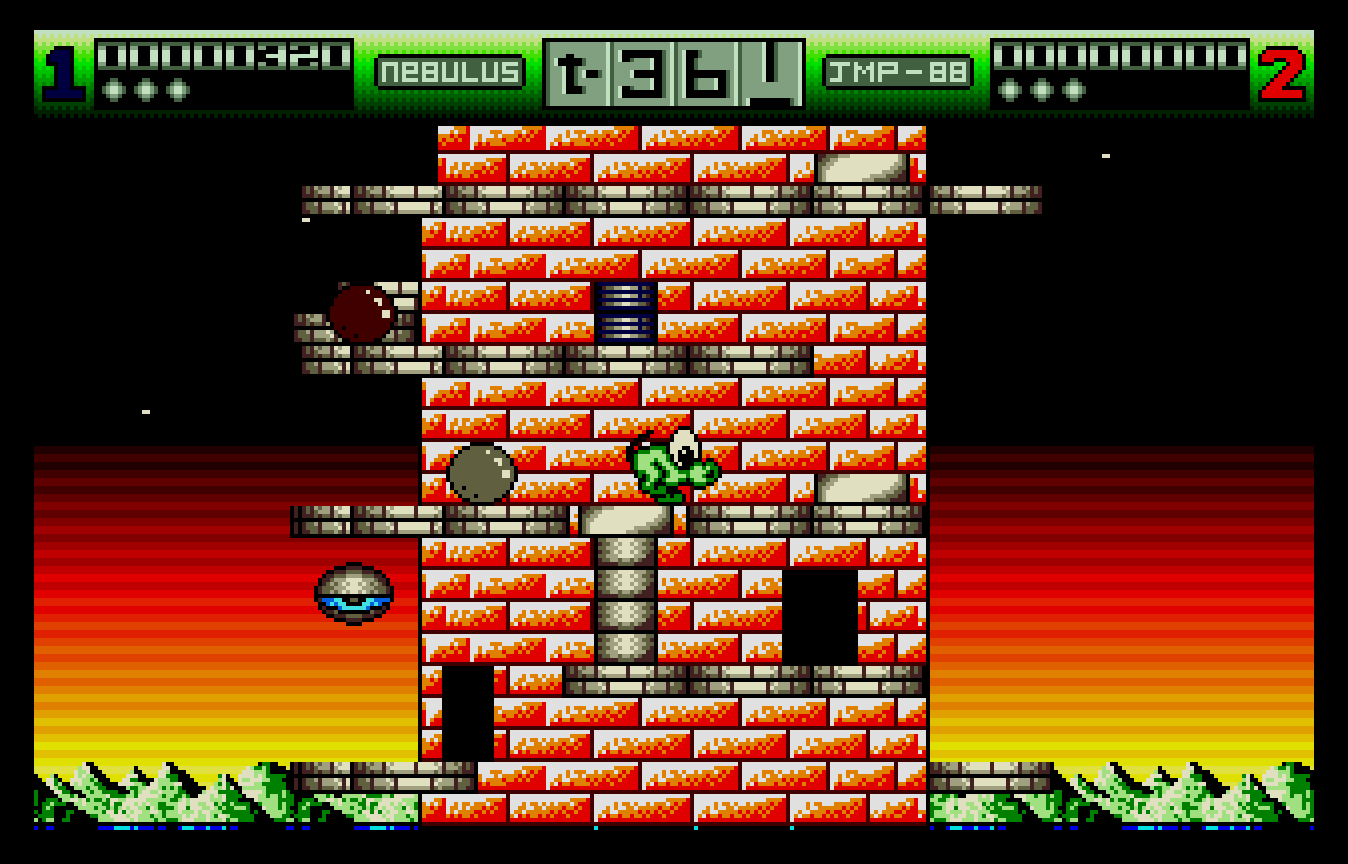Click the dark red bouncing ball enemy
1348x864 pixels.
[362, 311]
